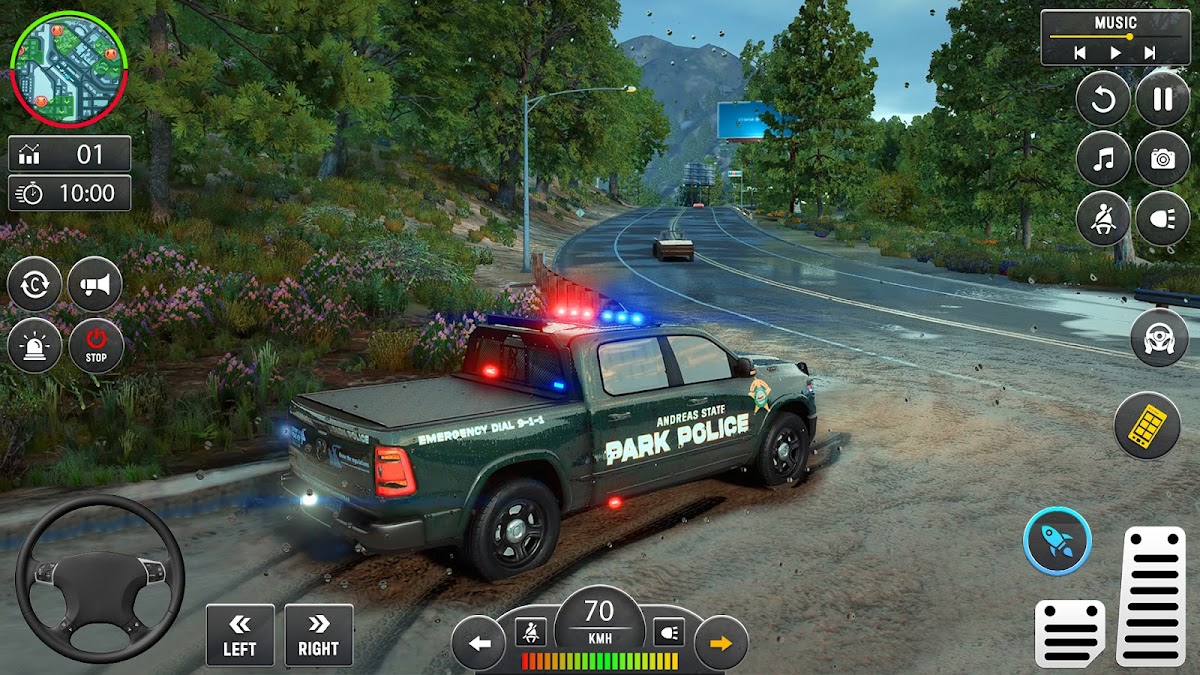Open the circular minimap
1200x675 pixels.
pyautogui.click(x=68, y=70)
